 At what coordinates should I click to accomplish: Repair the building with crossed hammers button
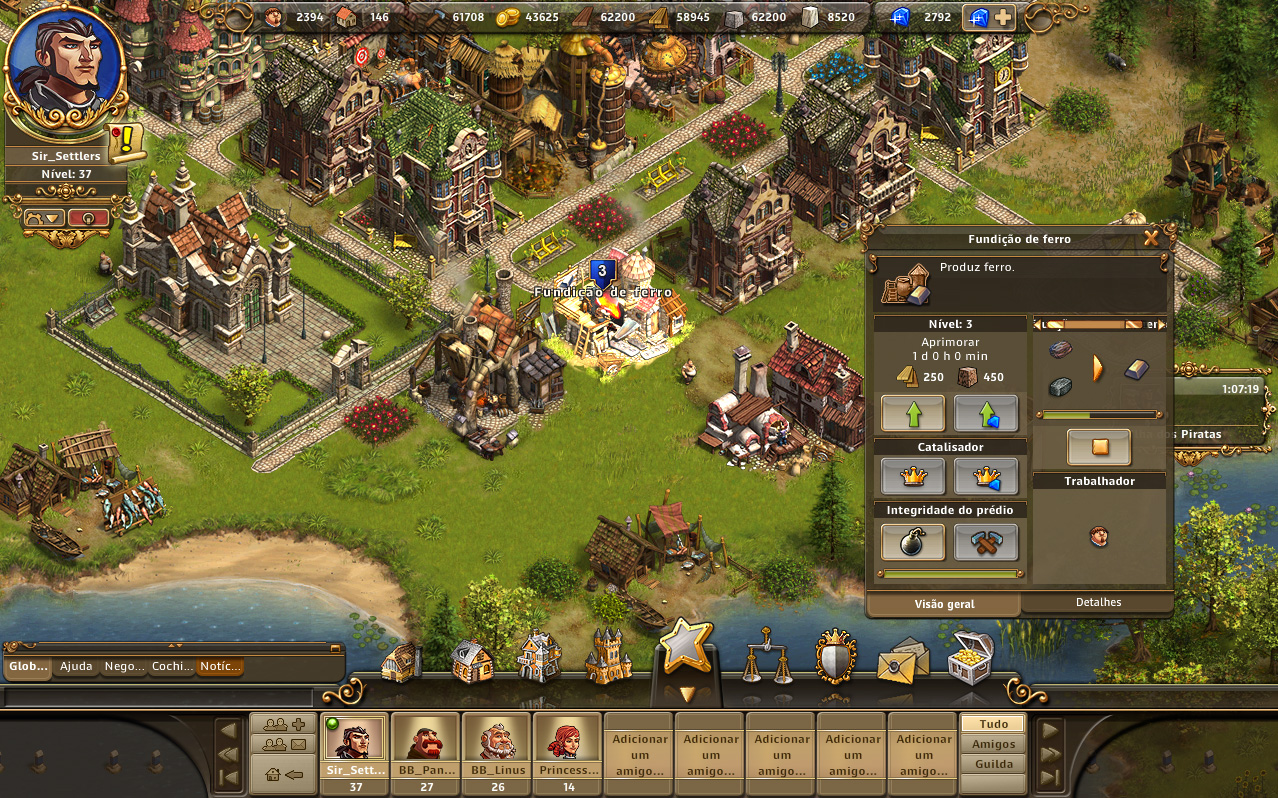[x=986, y=541]
